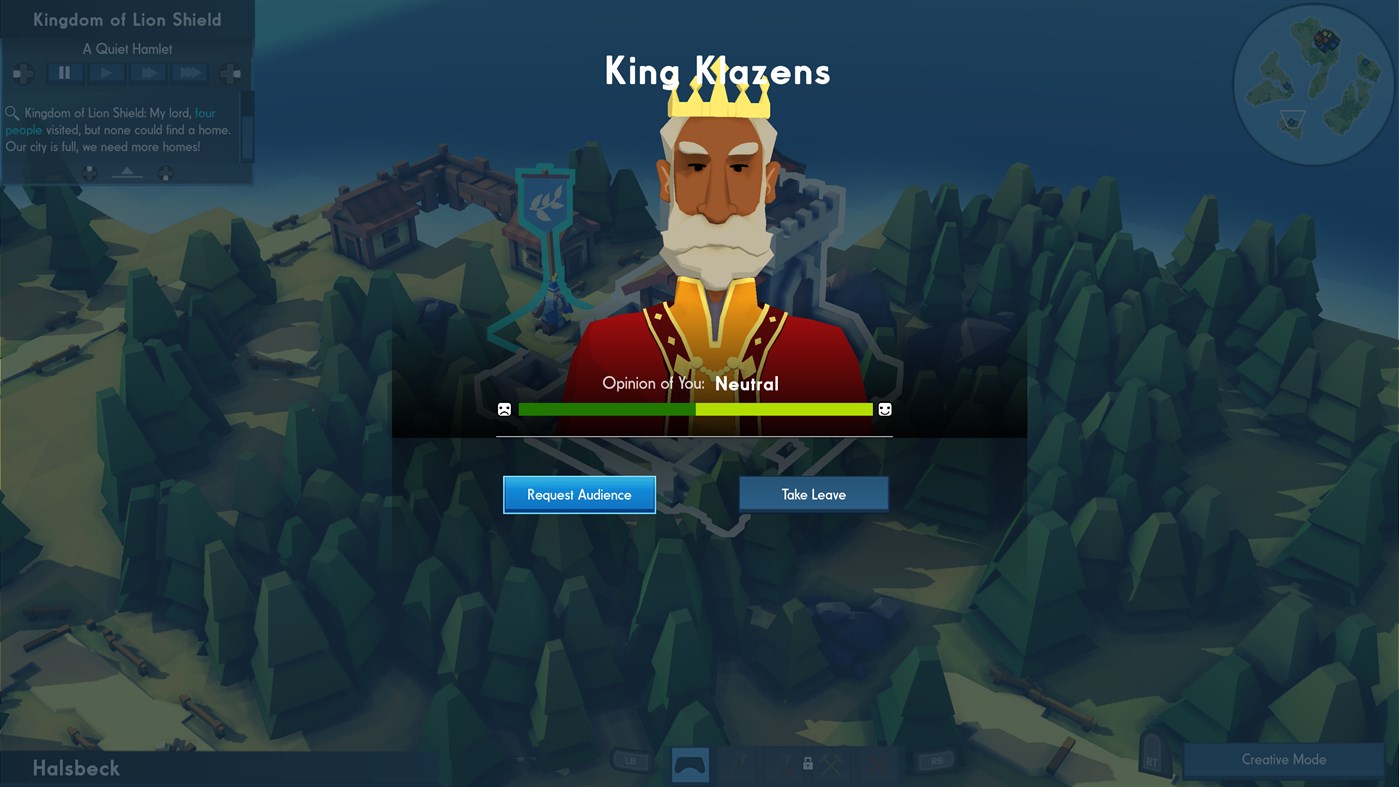
Task: Click the Request Audience button
Action: click(579, 494)
